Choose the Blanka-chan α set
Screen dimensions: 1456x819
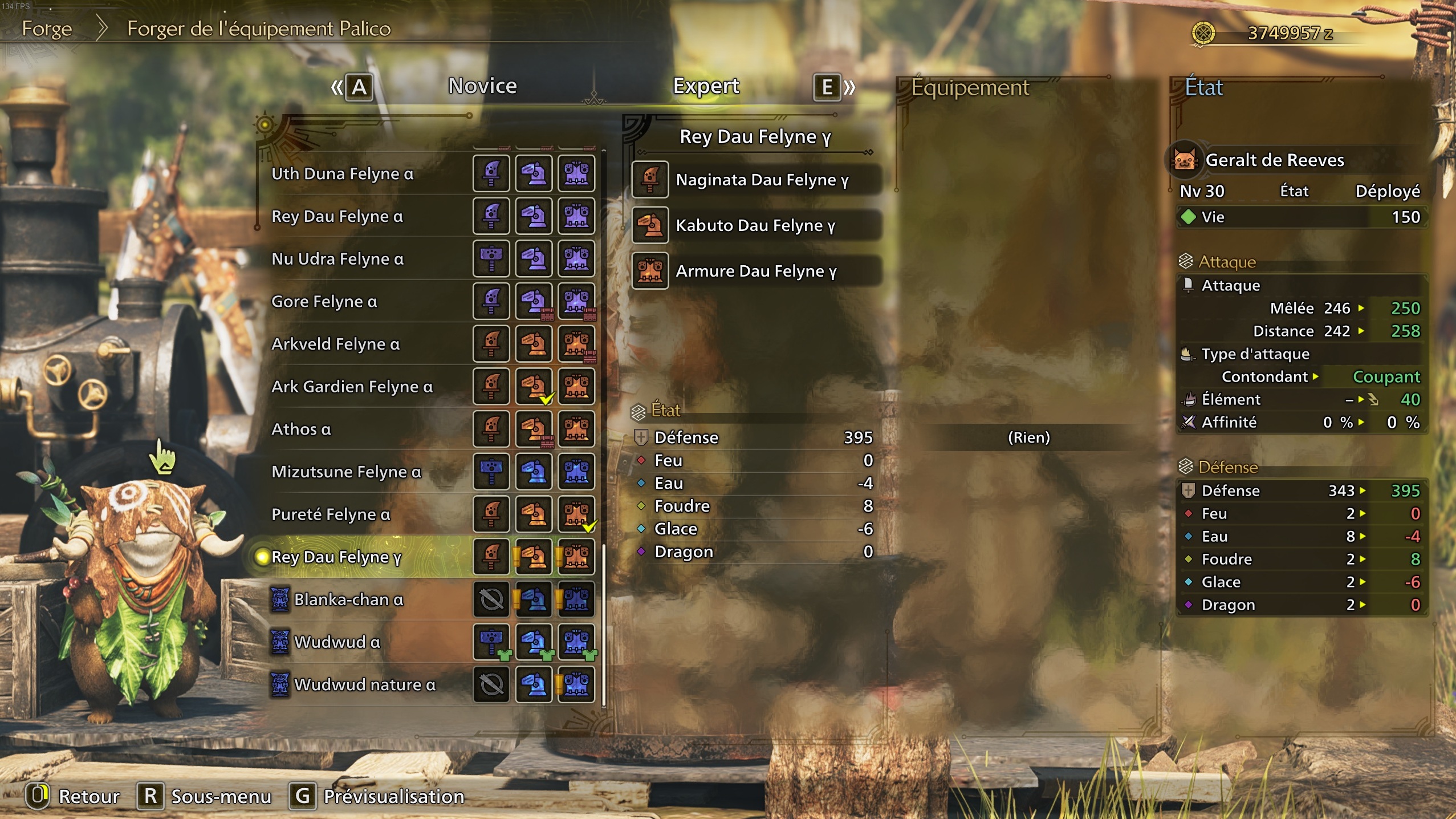[x=348, y=599]
